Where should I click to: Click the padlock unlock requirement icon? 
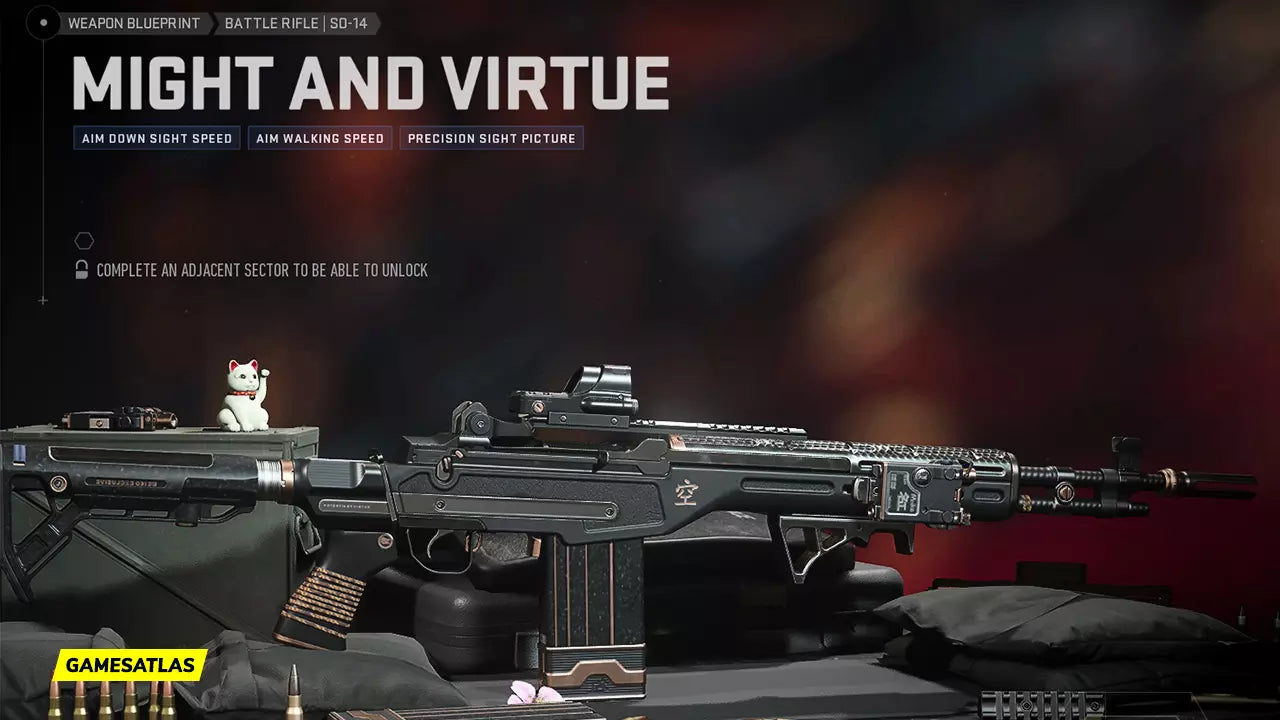[x=82, y=270]
